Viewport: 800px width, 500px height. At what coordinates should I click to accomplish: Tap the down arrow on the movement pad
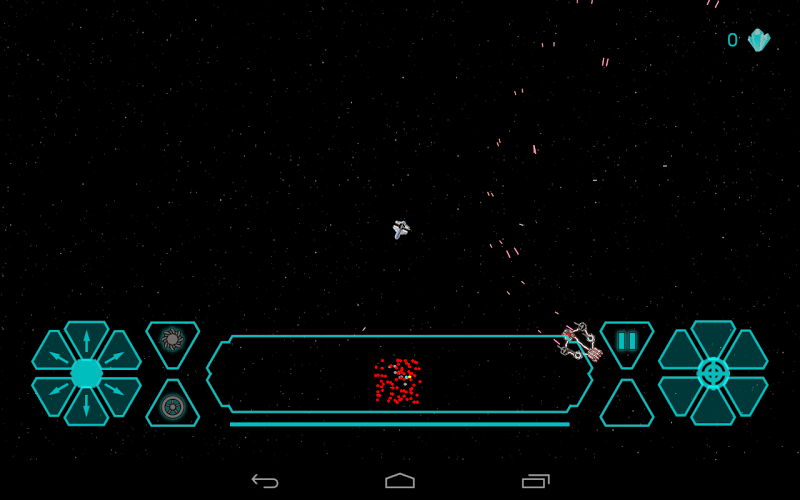point(86,407)
